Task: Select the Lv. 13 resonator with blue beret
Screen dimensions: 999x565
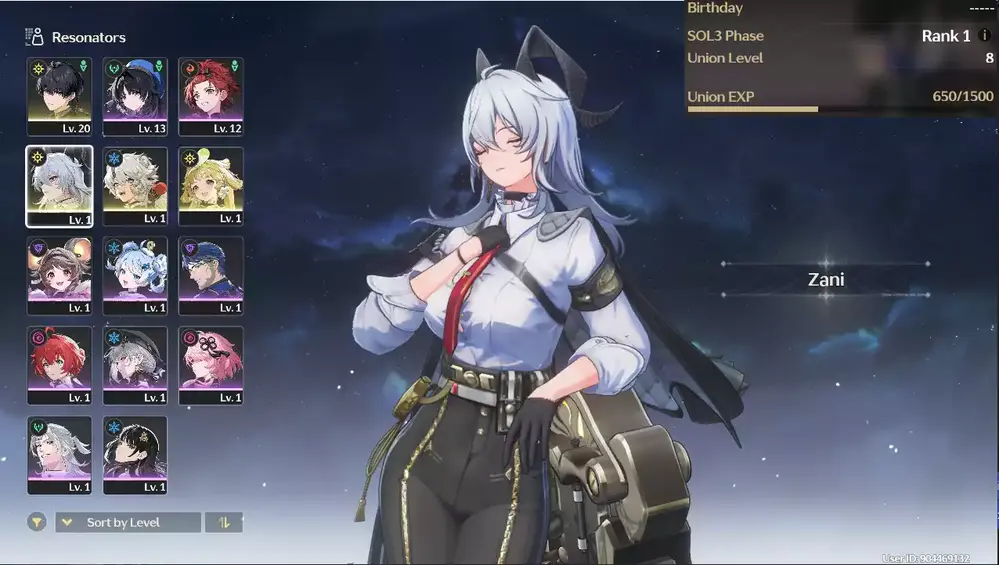Action: point(135,96)
